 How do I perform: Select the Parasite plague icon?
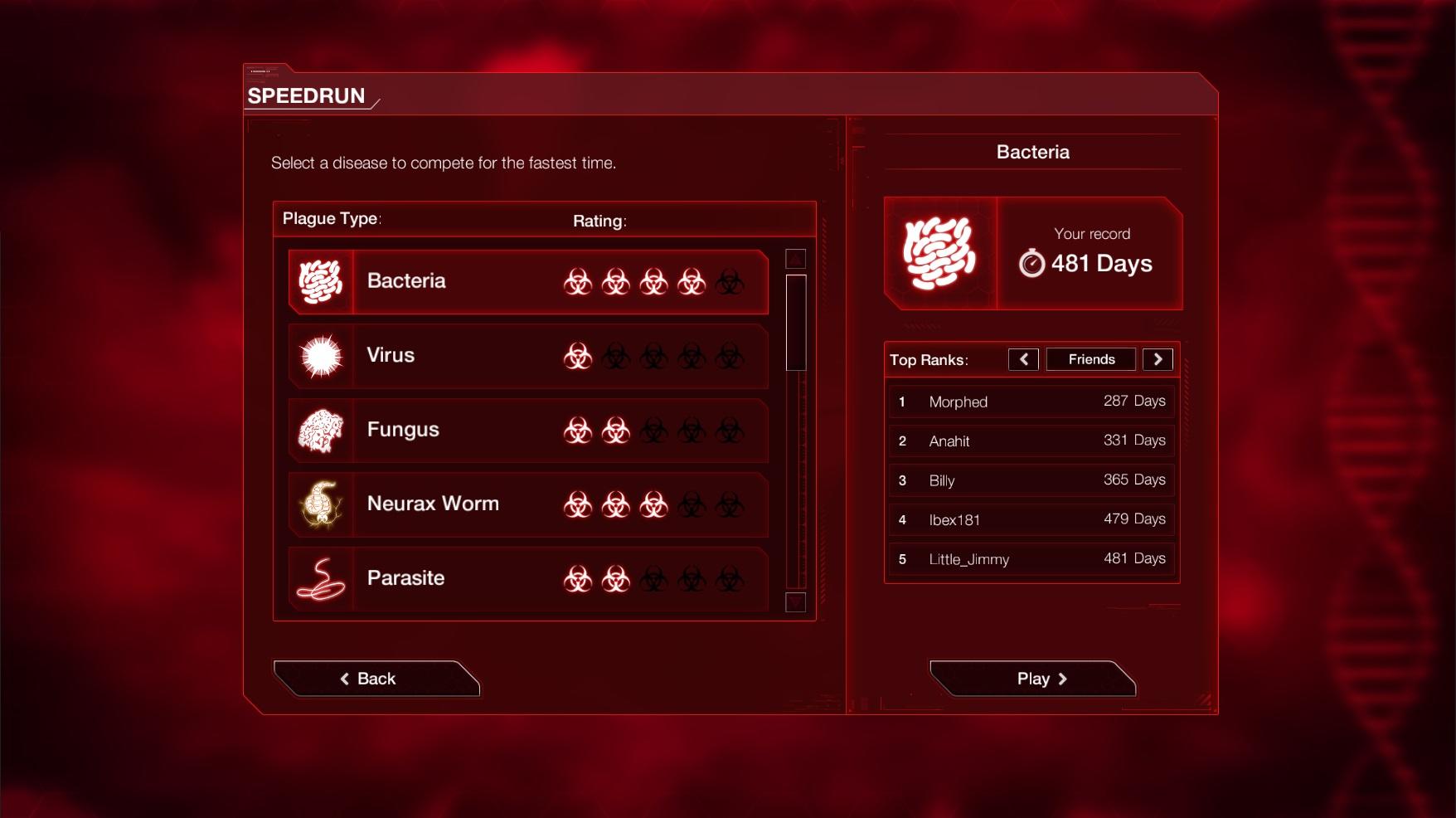(322, 578)
